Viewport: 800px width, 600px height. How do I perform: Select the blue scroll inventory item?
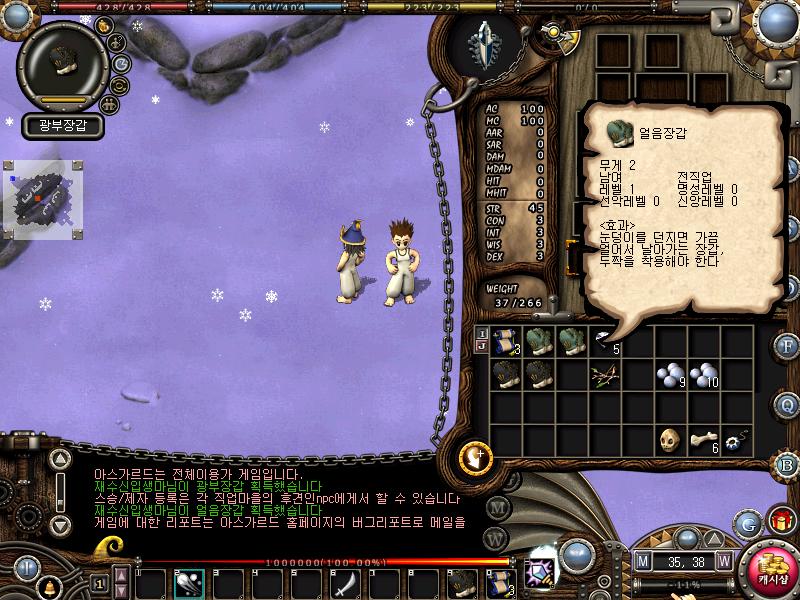(504, 341)
